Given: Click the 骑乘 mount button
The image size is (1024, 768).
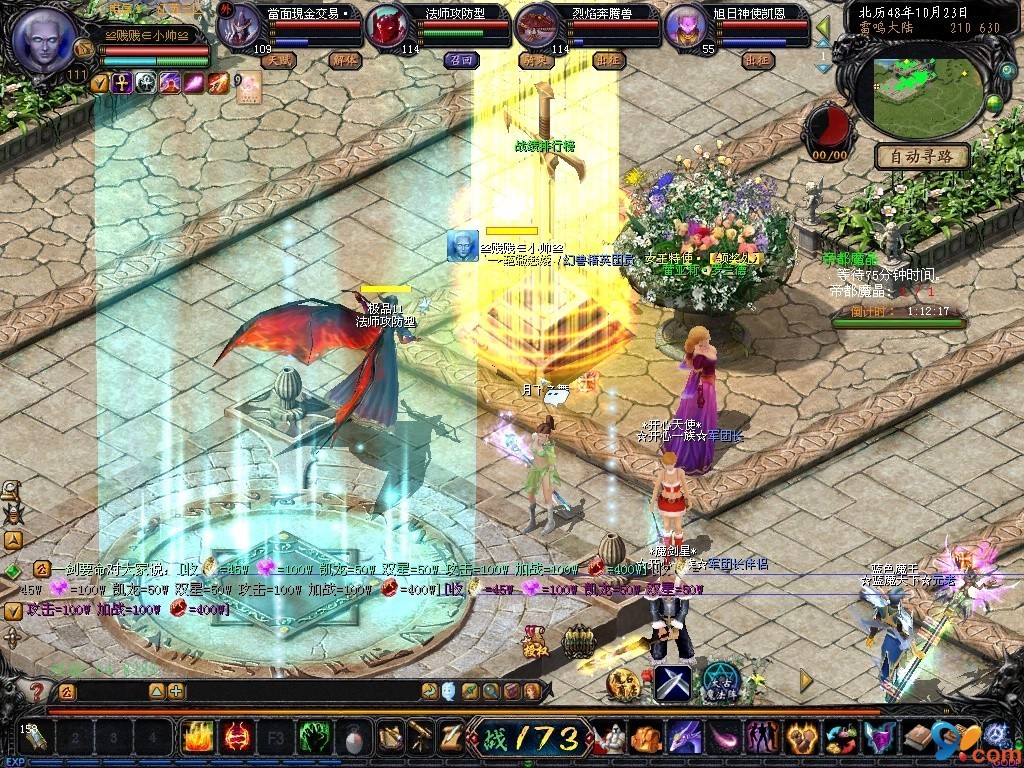Looking at the screenshot, I should point(536,60).
